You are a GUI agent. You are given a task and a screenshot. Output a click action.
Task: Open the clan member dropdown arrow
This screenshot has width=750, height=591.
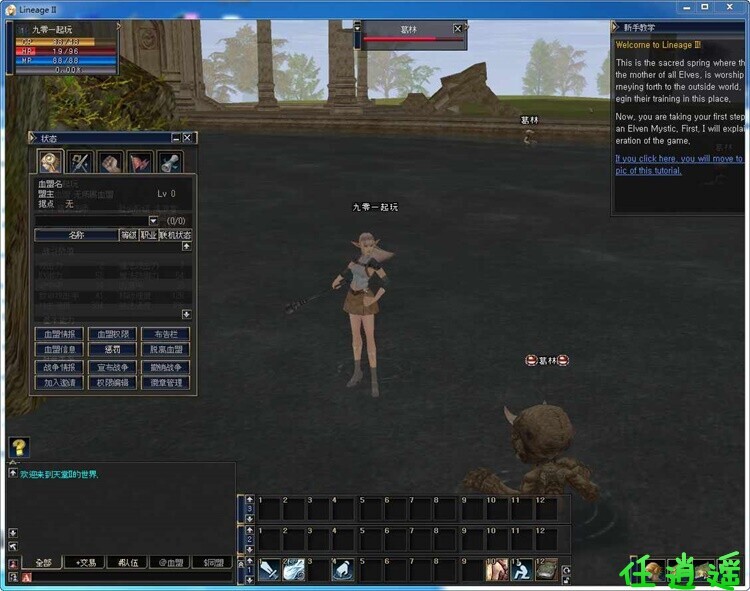point(153,220)
